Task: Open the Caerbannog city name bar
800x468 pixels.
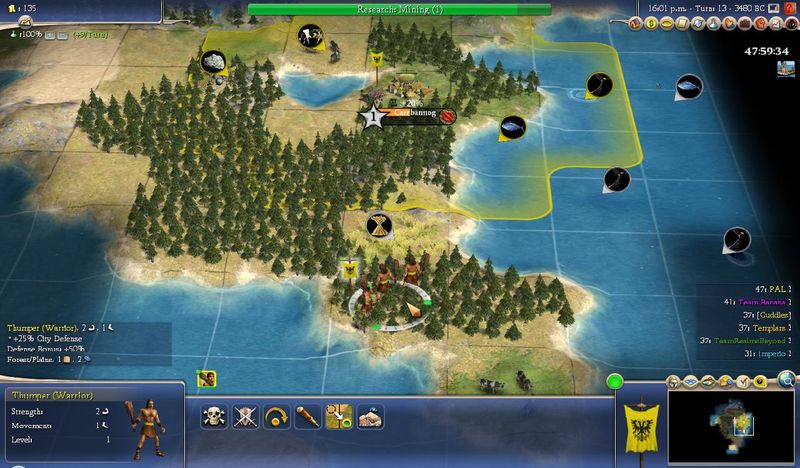Action: 410,116
